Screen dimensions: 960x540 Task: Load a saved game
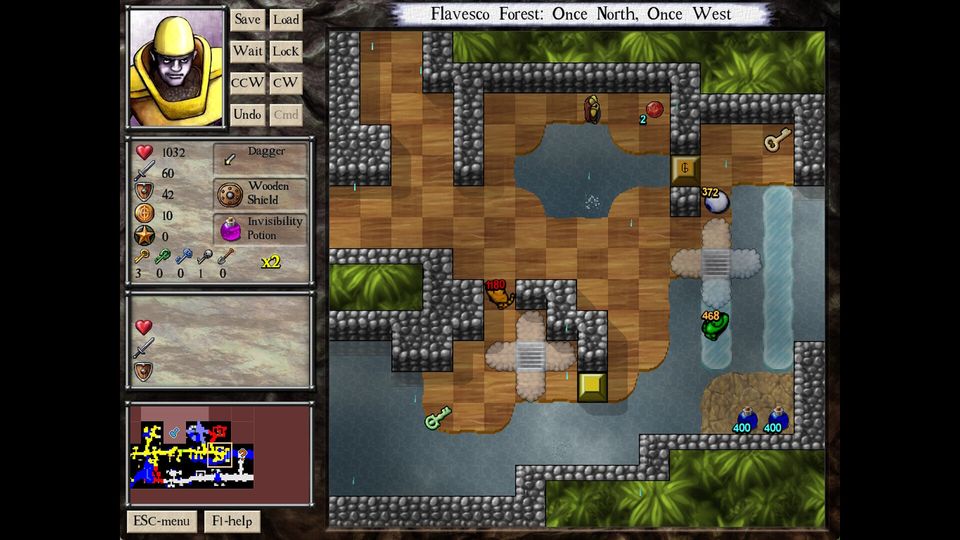pos(286,19)
